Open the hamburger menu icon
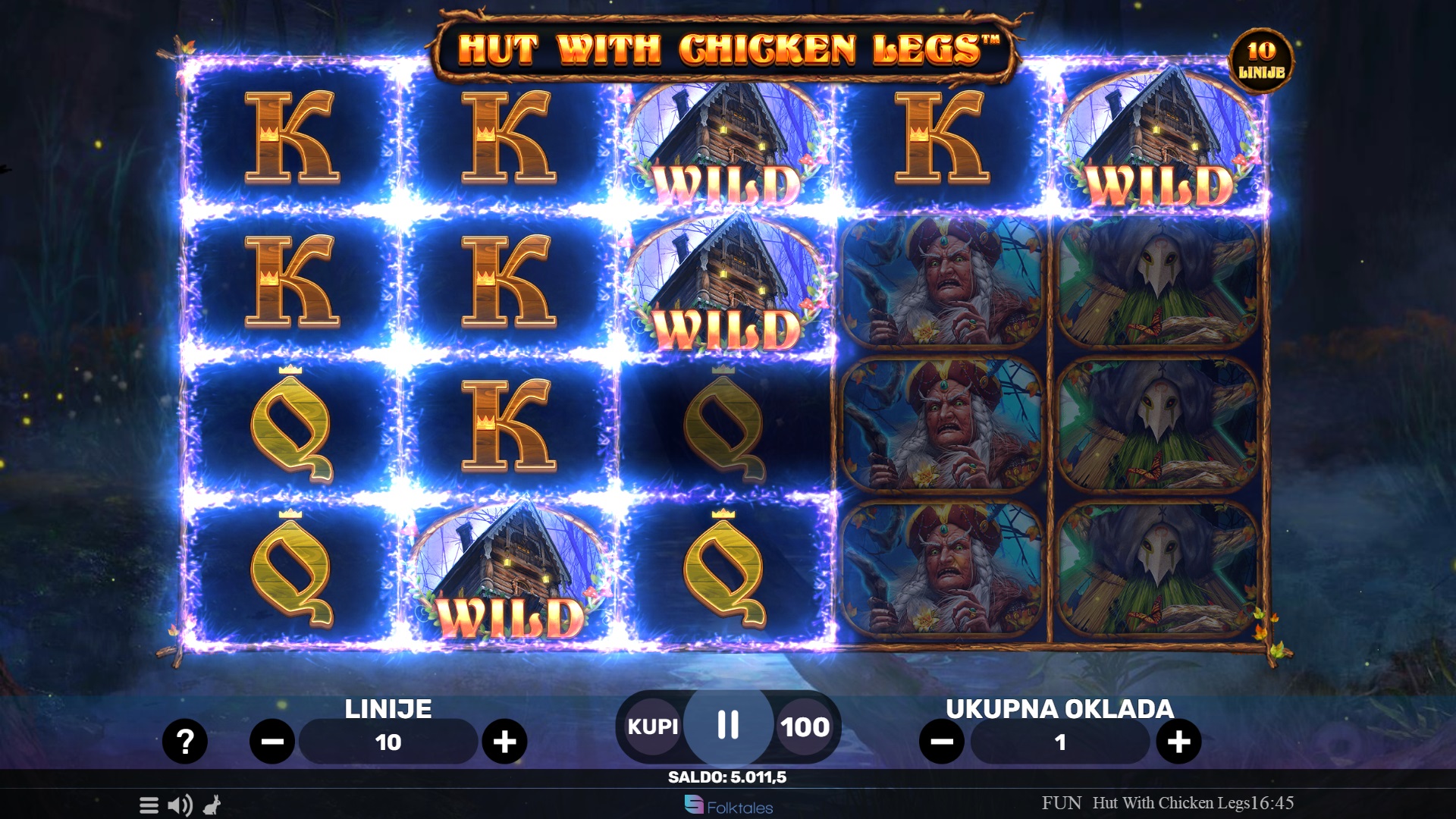Screen dimensions: 1456x819 (149, 805)
